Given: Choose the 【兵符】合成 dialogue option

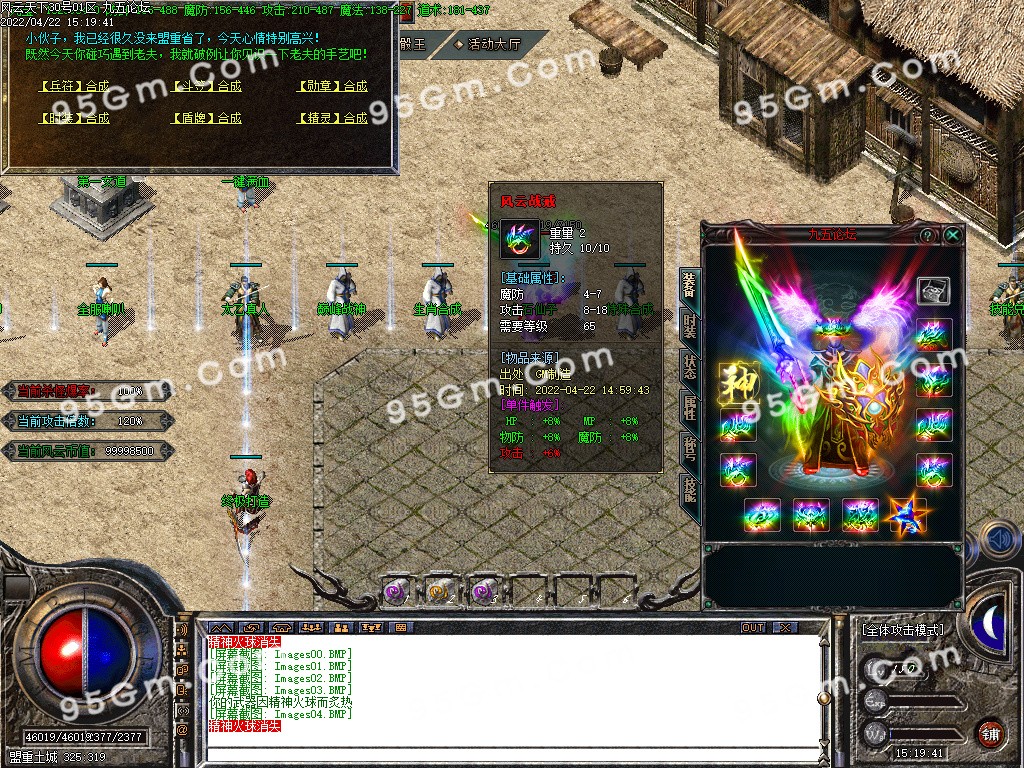Looking at the screenshot, I should 75,87.
